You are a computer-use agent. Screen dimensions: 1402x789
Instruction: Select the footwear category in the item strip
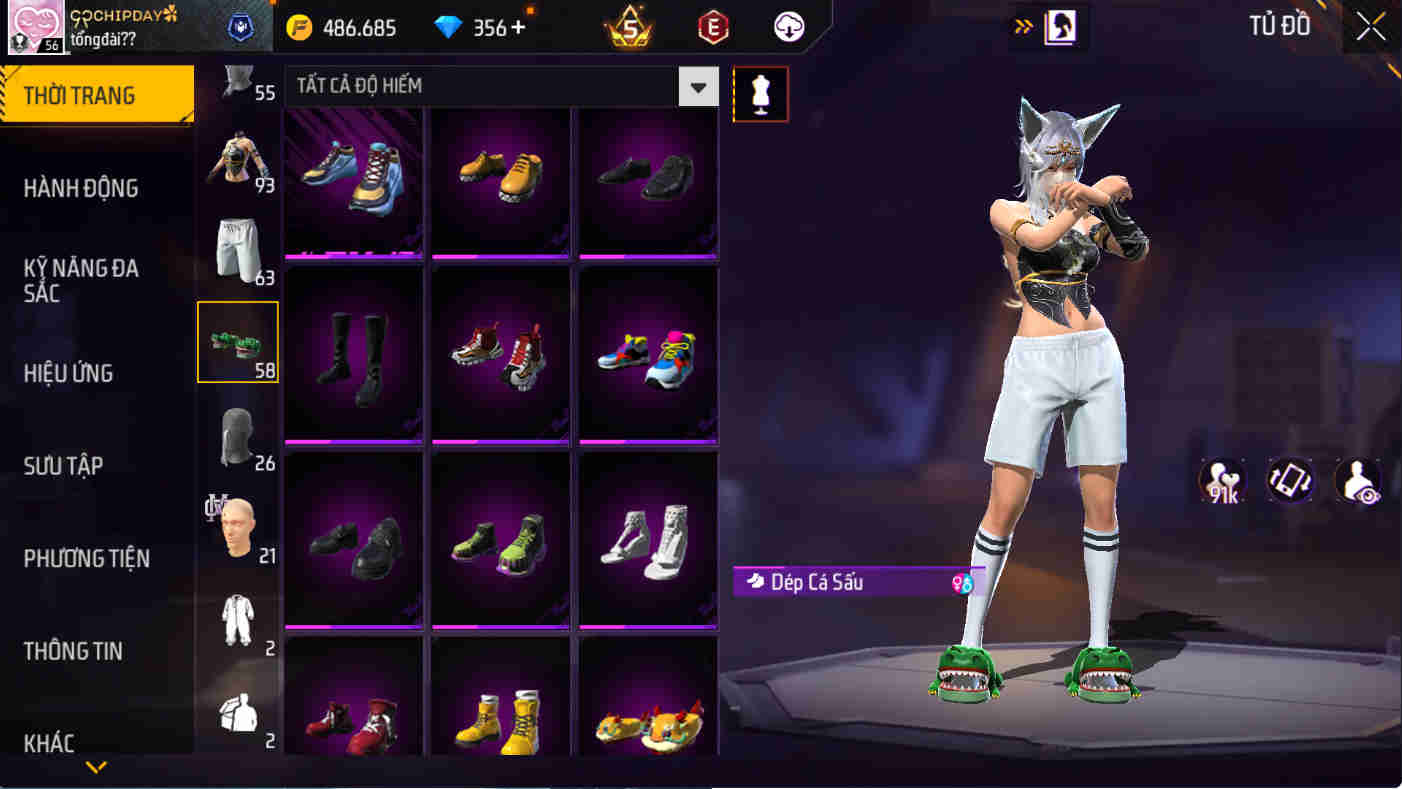coord(238,342)
